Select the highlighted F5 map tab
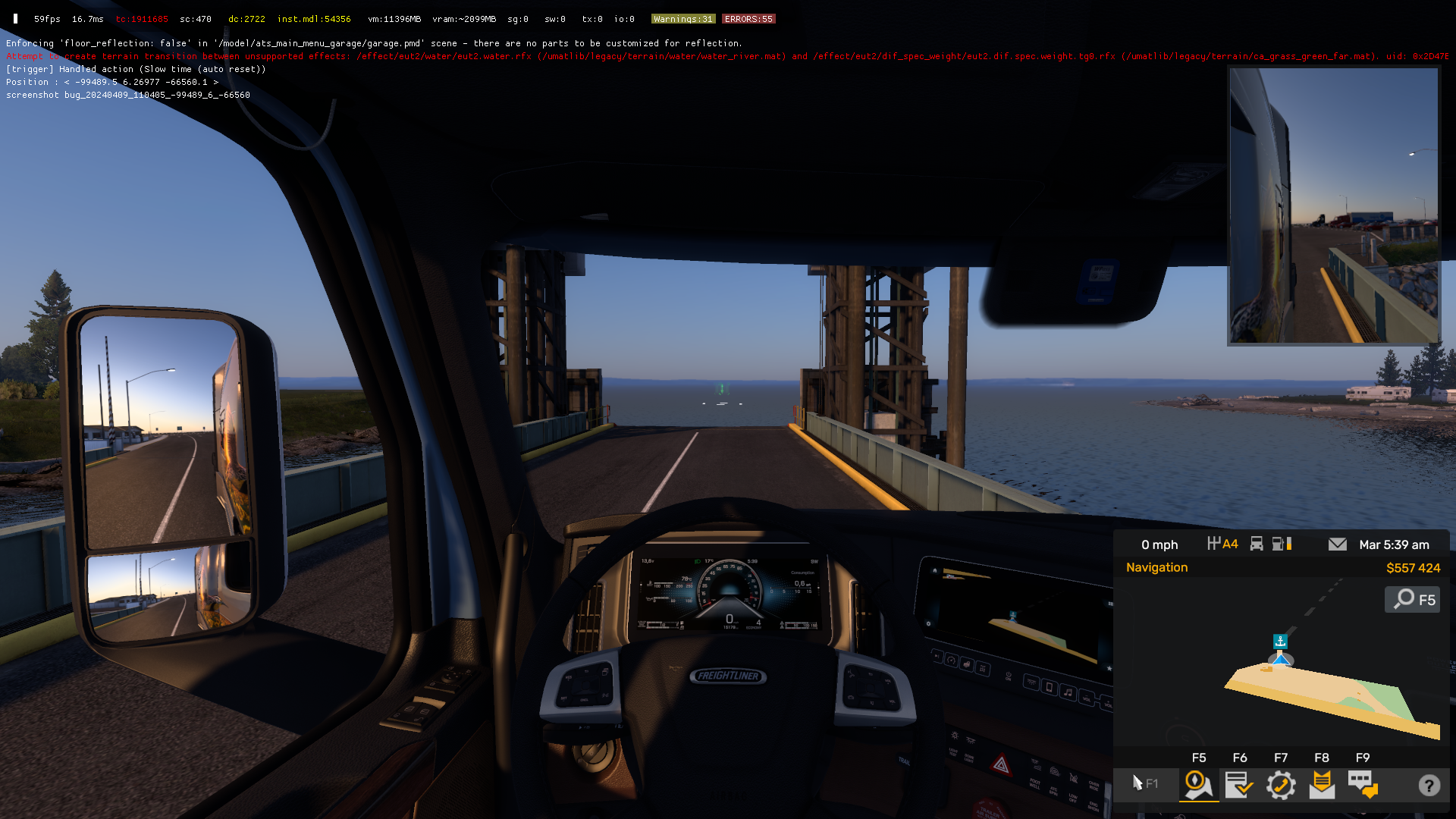This screenshot has height=819, width=1456. point(1198,757)
